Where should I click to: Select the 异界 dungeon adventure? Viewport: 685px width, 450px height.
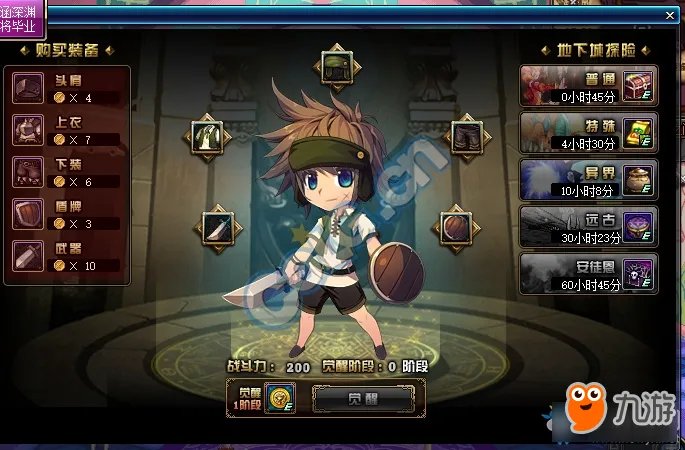588,181
